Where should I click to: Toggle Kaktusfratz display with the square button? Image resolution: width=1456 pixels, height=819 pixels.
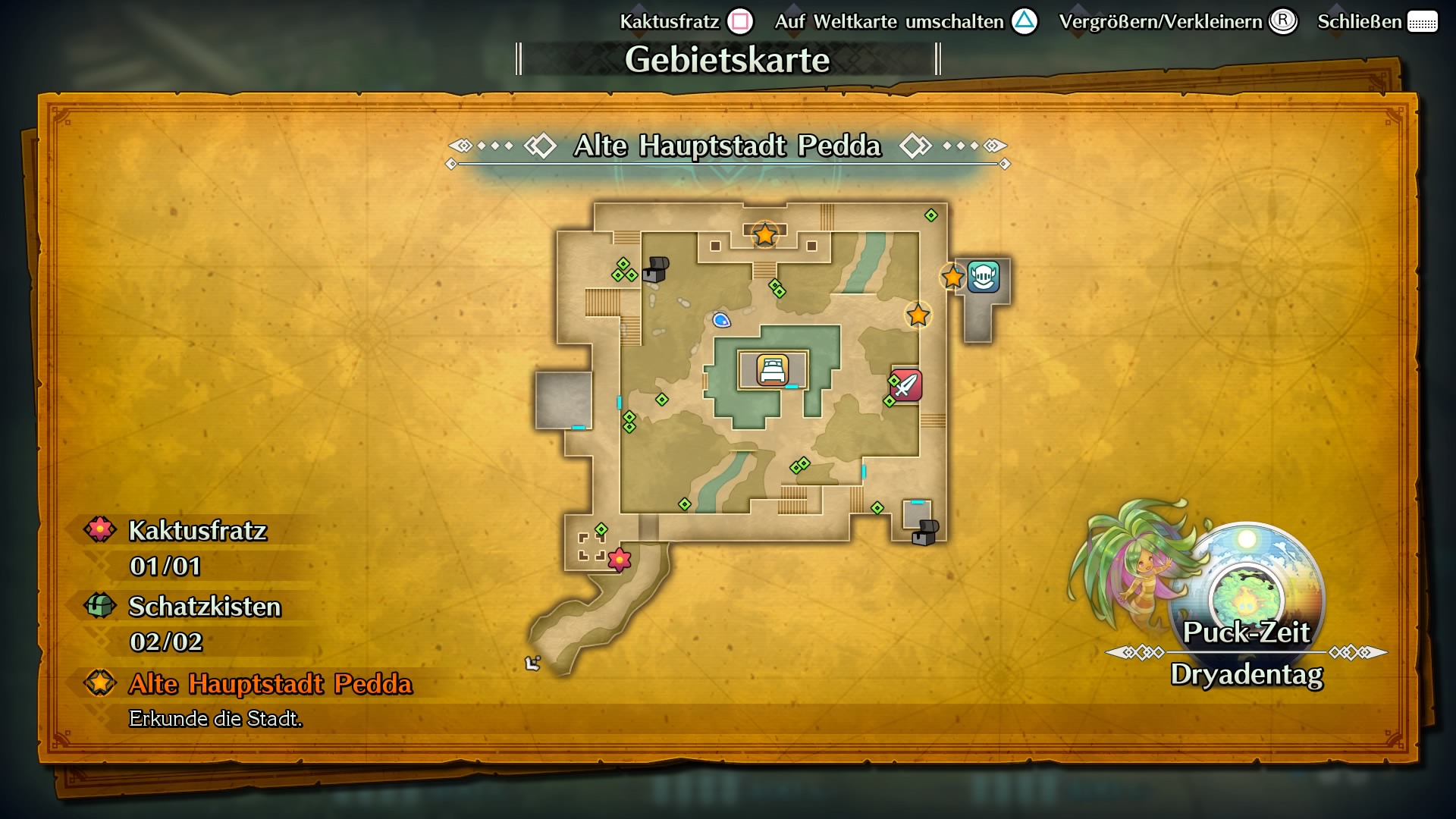[738, 21]
